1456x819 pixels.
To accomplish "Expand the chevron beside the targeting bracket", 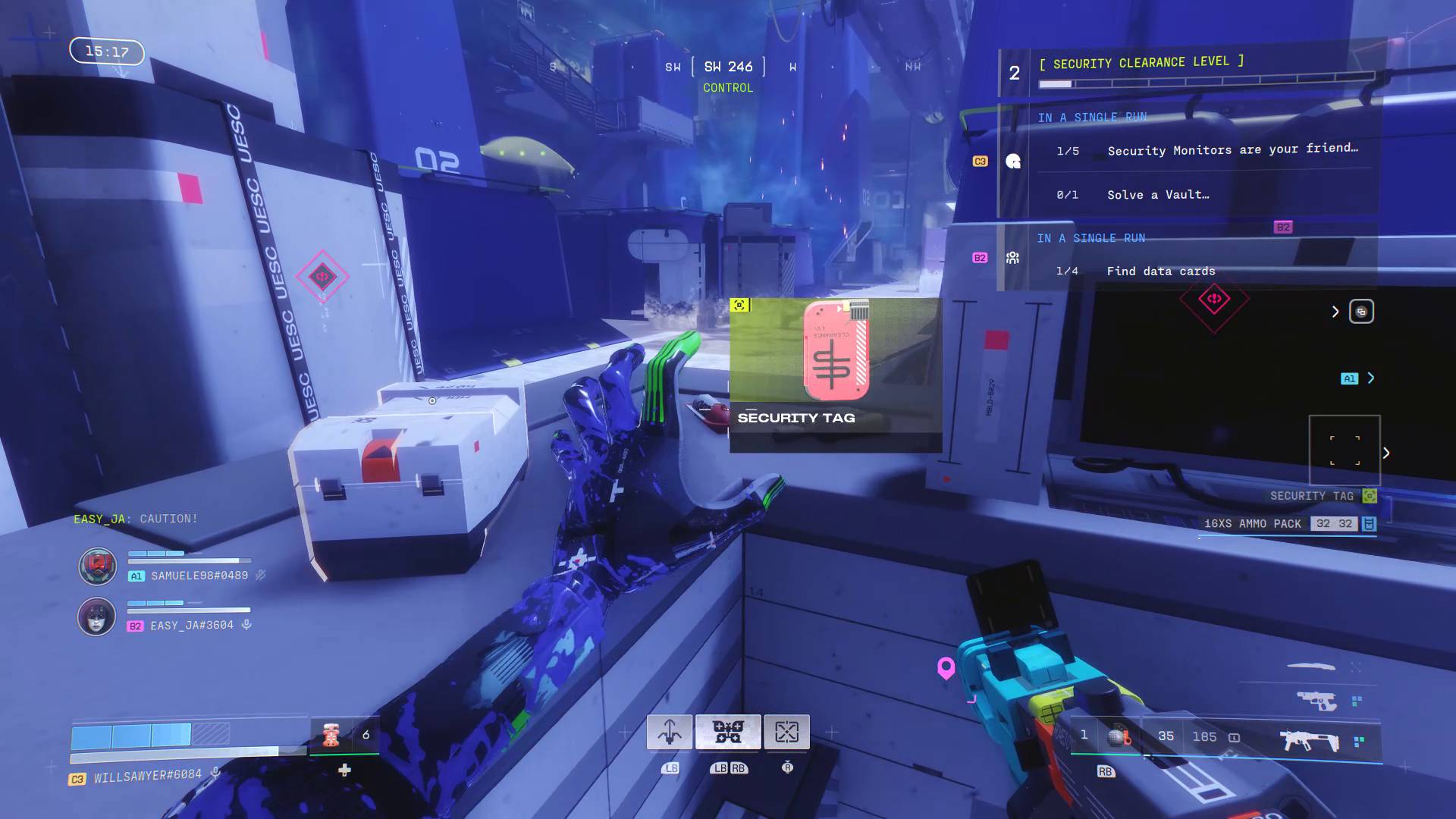I will (1387, 452).
